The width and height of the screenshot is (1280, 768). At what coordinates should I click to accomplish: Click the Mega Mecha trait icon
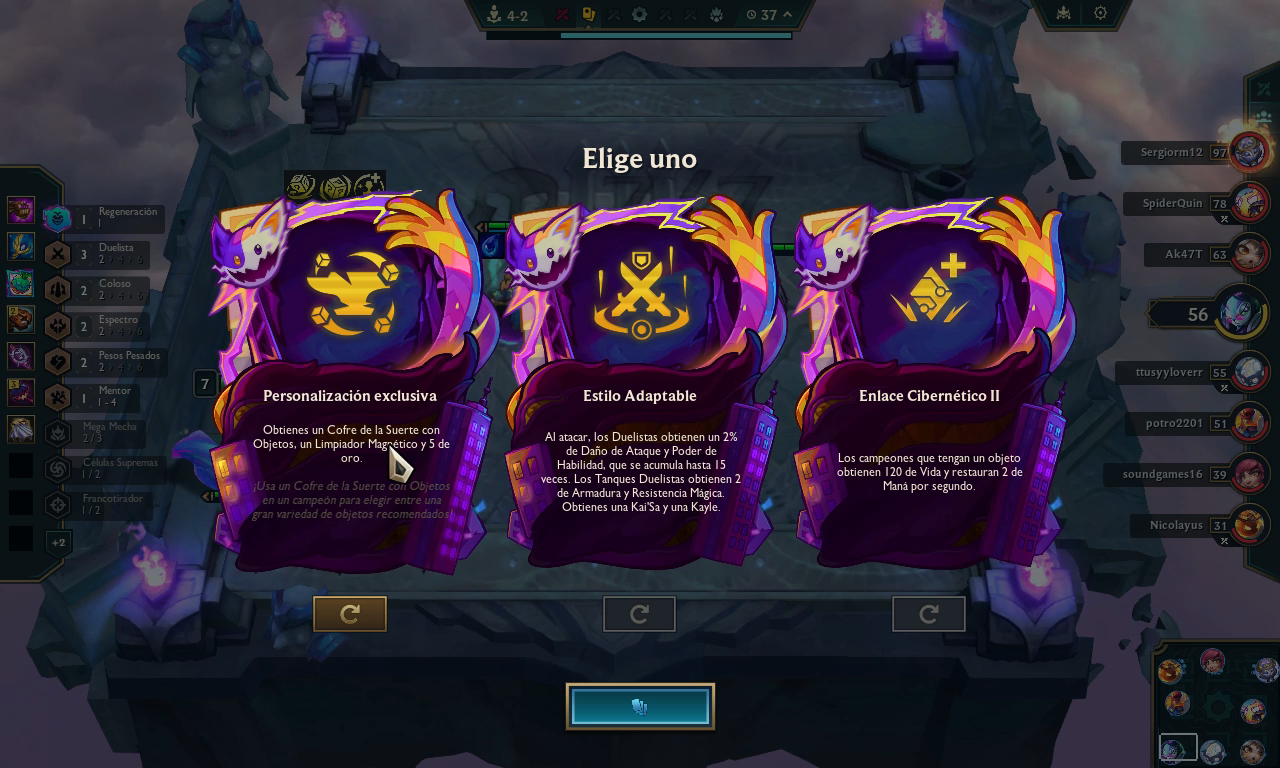tap(57, 432)
